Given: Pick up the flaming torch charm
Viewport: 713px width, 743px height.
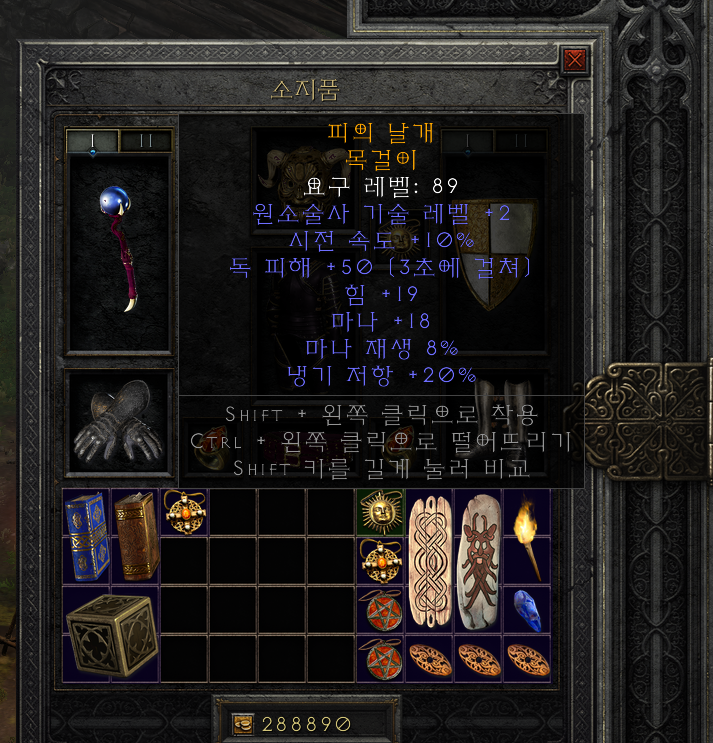Looking at the screenshot, I should click(527, 535).
